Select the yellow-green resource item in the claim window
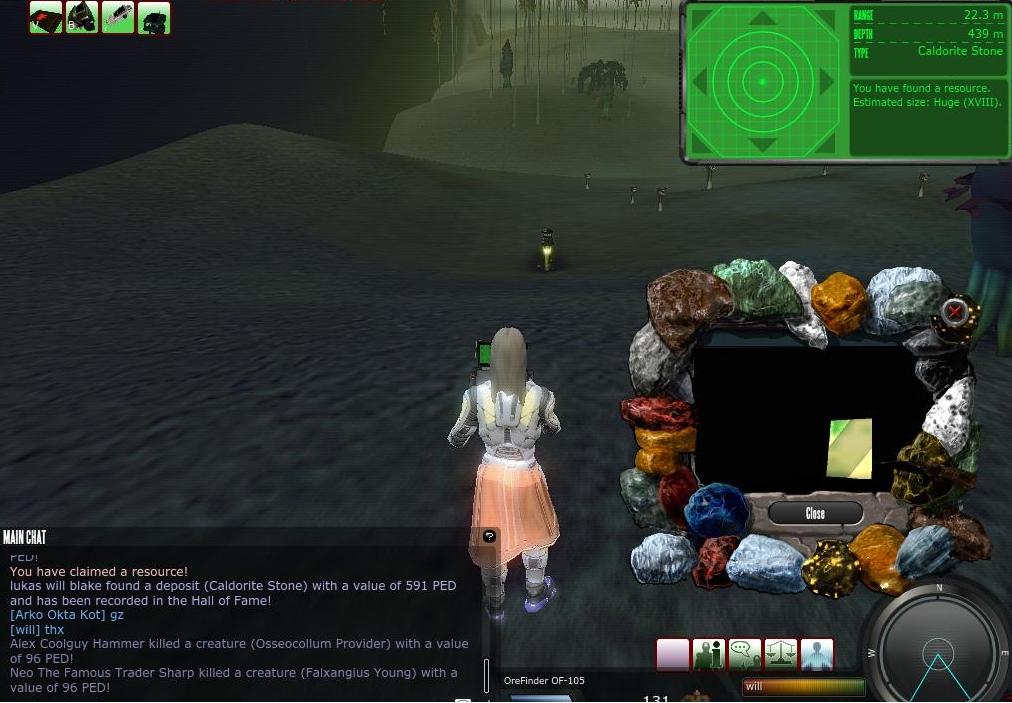This screenshot has width=1012, height=703. tap(850, 448)
